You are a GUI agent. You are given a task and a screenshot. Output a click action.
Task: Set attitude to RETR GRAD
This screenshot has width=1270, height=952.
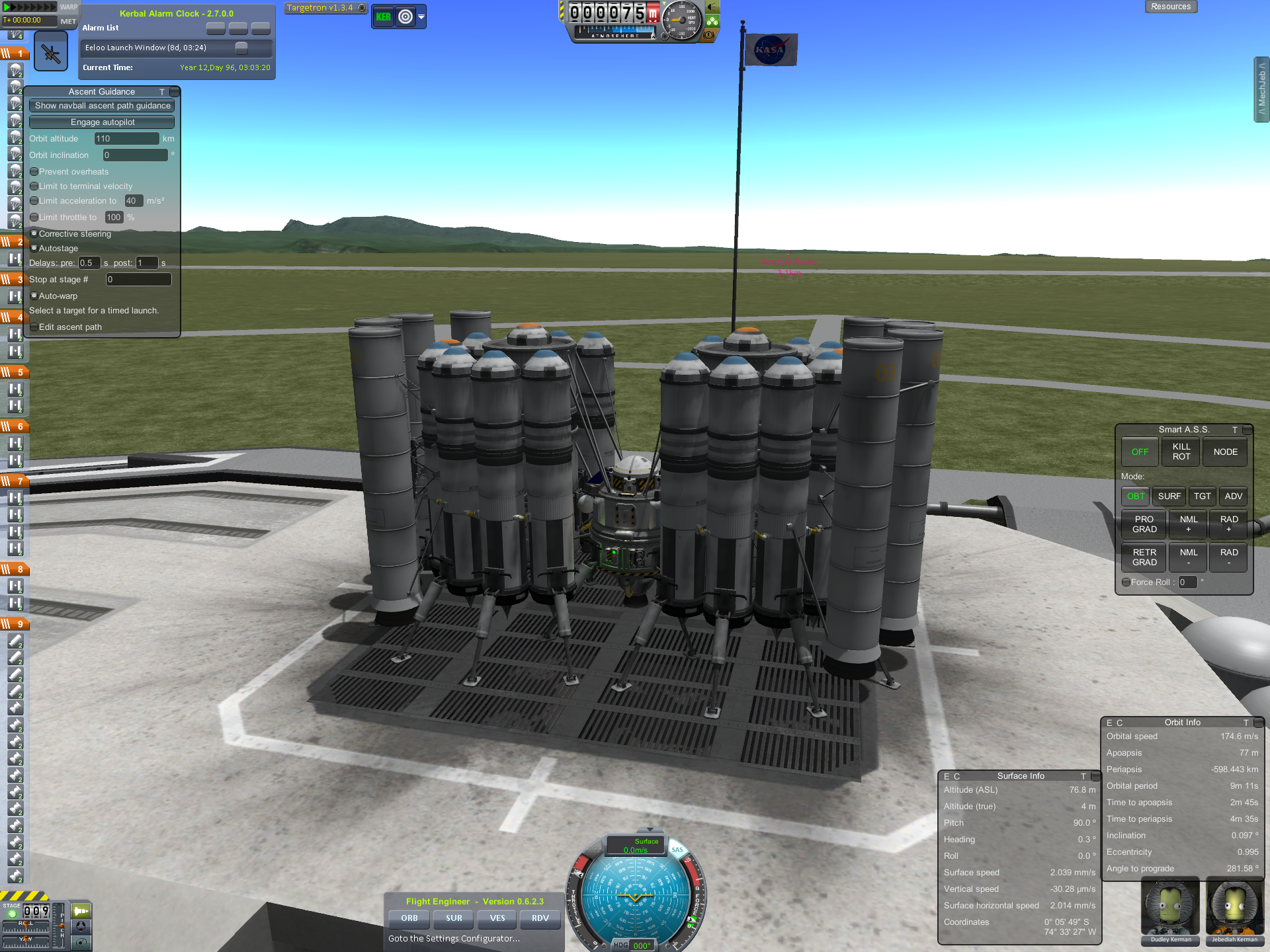(1144, 557)
